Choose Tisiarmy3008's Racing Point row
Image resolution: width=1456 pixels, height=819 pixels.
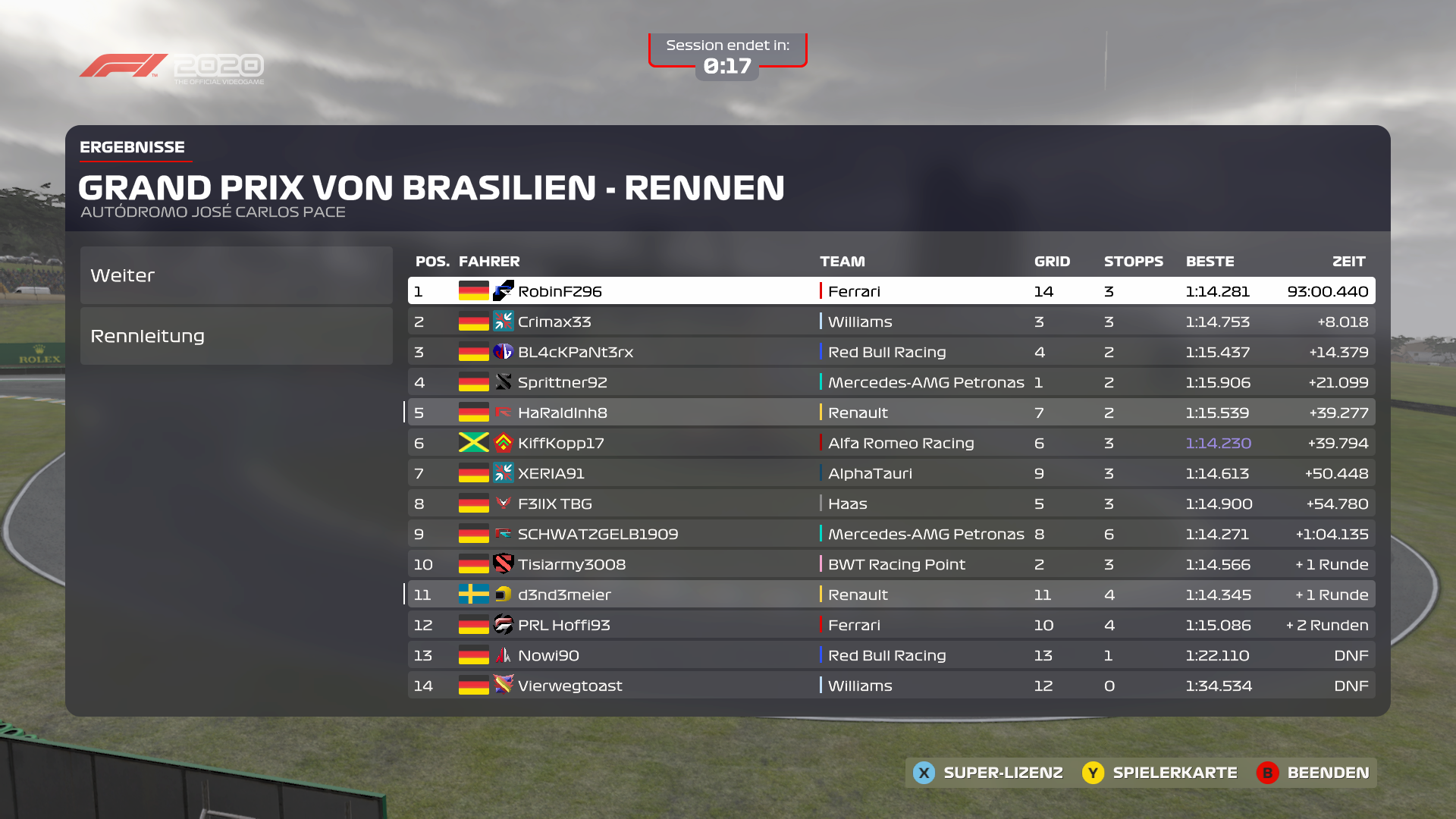click(x=891, y=564)
